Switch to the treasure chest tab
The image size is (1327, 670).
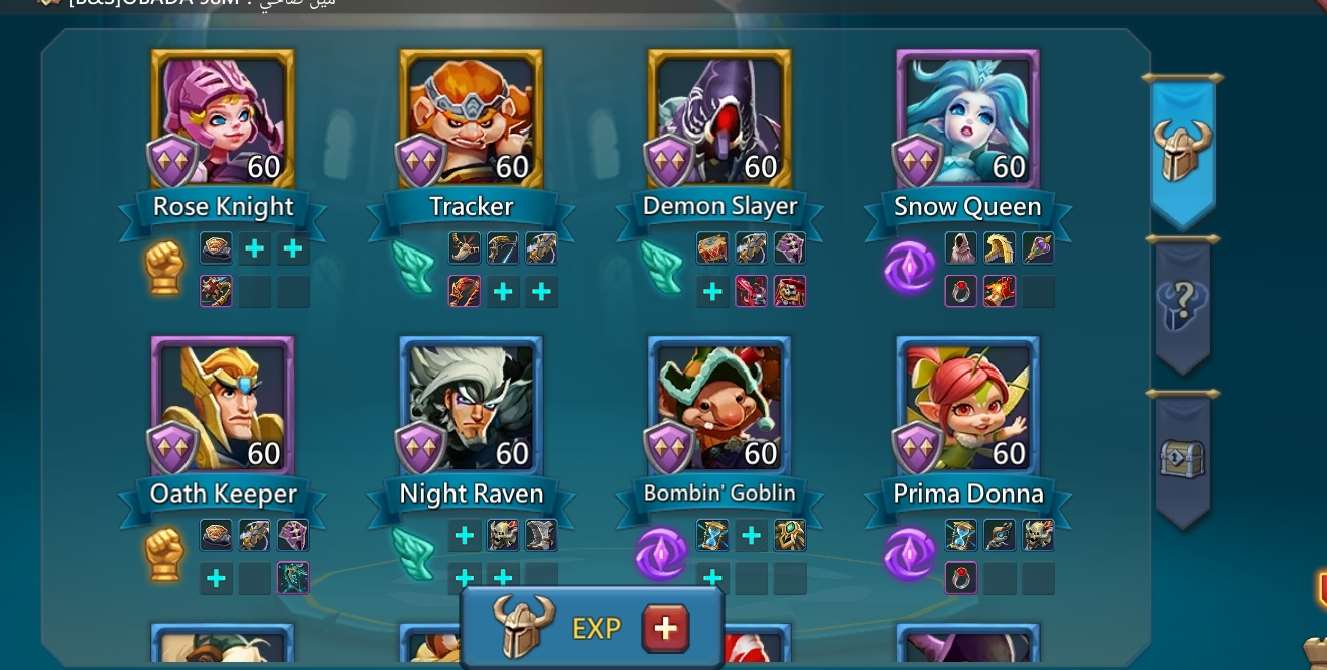(x=1183, y=458)
